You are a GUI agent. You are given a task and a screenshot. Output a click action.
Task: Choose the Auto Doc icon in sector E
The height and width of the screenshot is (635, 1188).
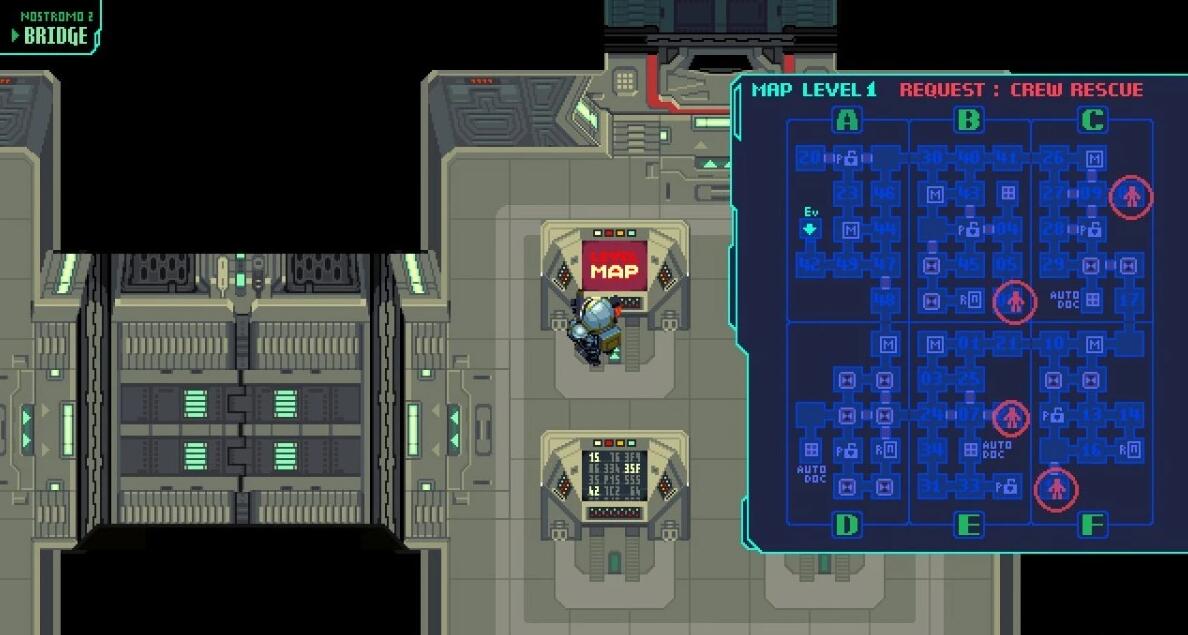[x=969, y=450]
